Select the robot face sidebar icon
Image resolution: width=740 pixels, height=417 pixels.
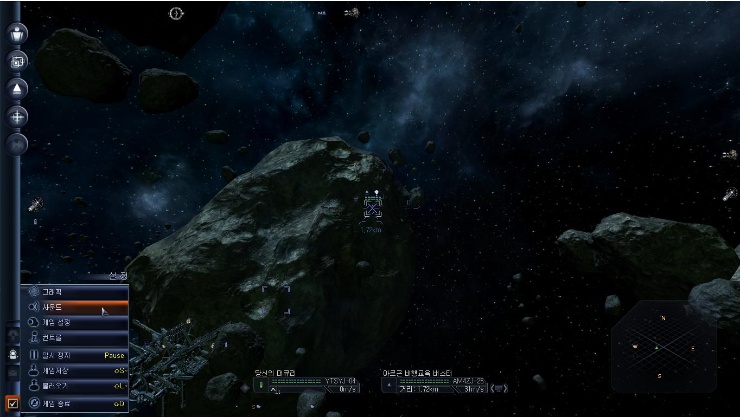pyautogui.click(x=13, y=354)
